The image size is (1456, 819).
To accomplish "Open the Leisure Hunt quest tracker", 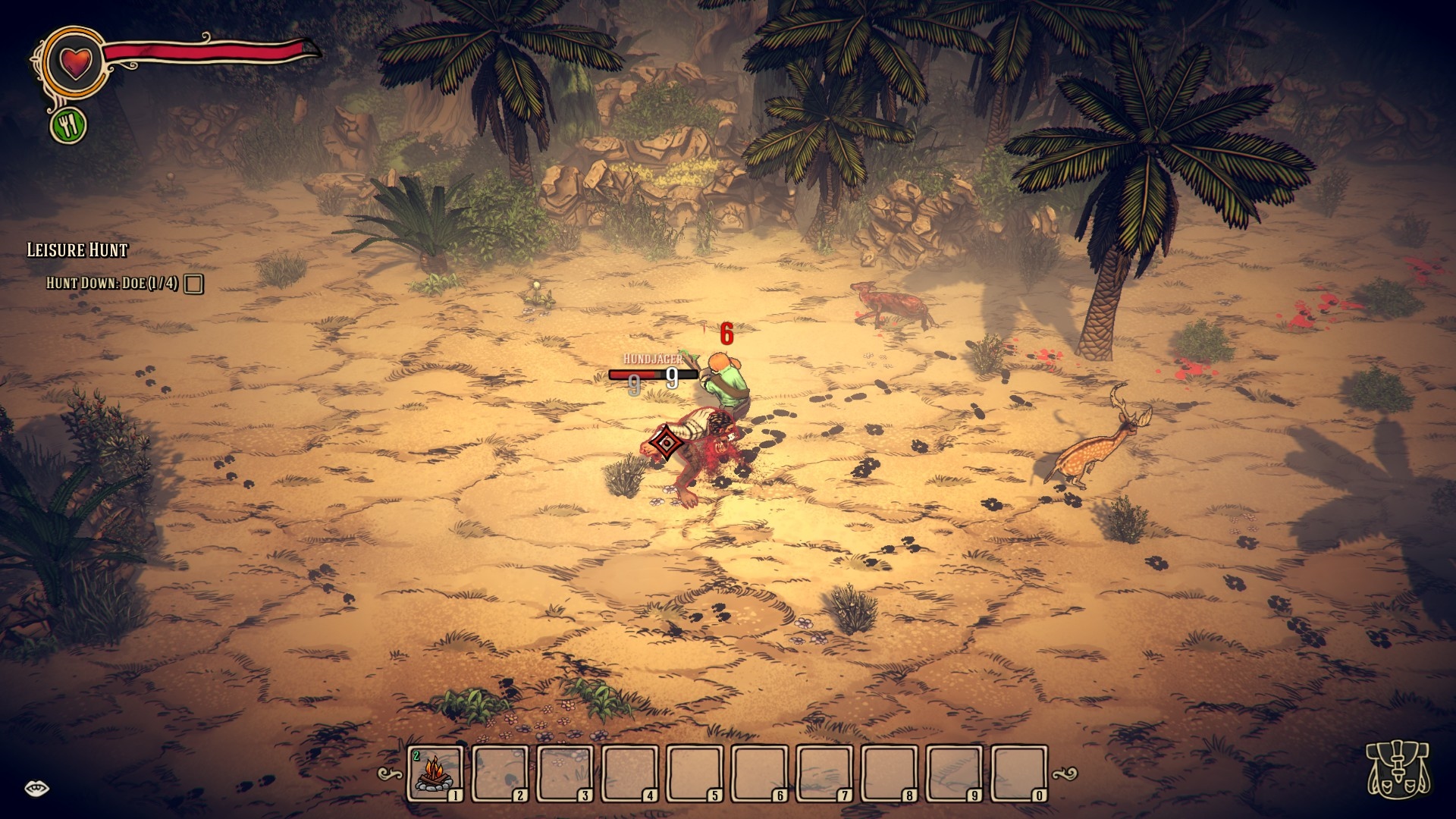I will 77,250.
